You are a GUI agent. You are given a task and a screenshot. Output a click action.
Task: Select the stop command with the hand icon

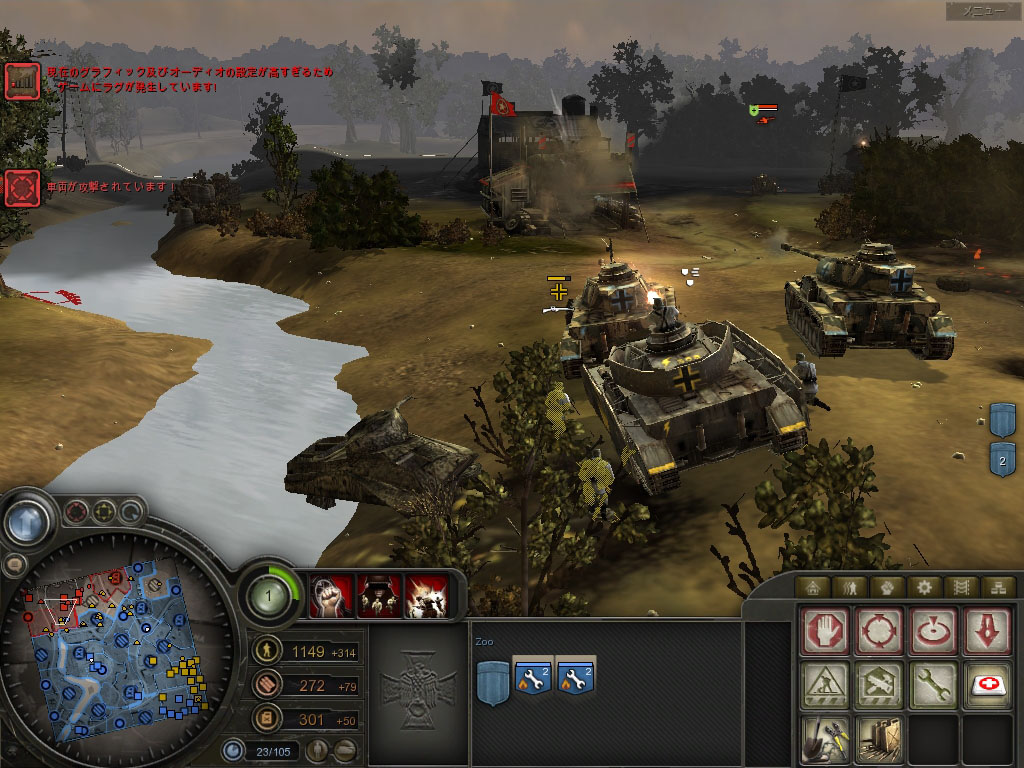click(825, 632)
